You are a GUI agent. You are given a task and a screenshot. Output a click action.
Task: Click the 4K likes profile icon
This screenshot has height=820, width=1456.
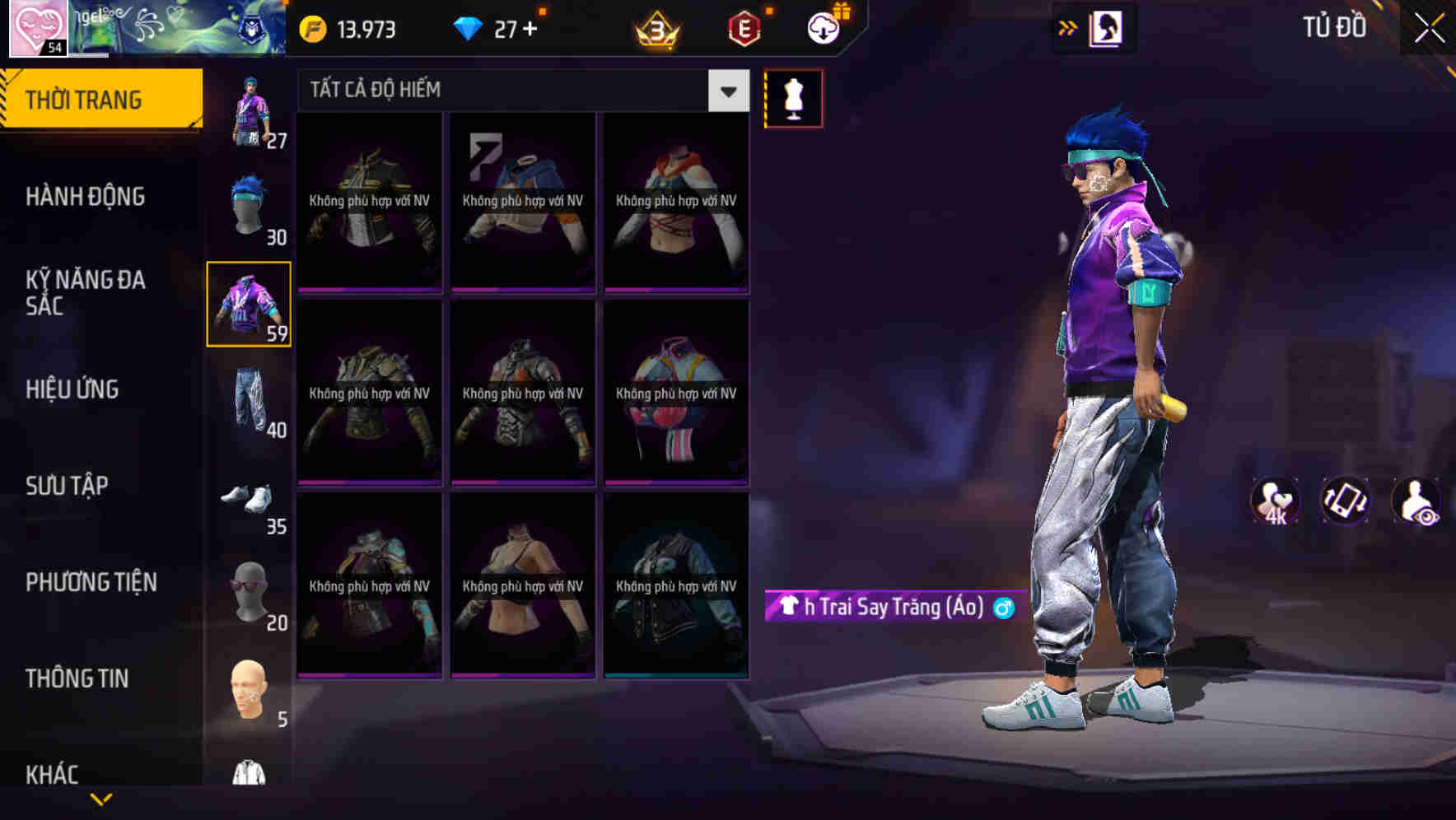coord(1274,500)
